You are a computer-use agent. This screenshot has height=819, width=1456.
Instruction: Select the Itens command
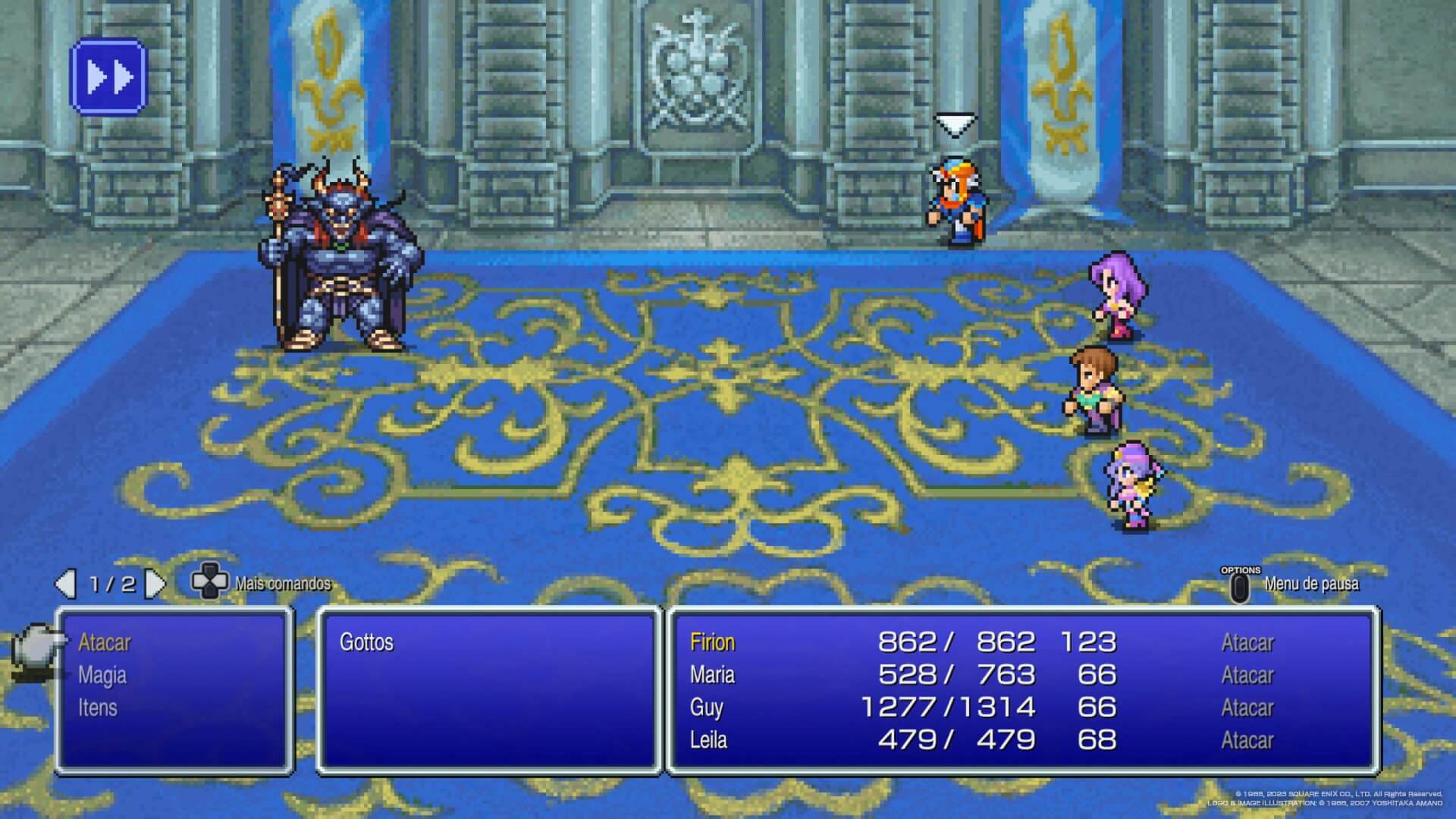tap(96, 708)
